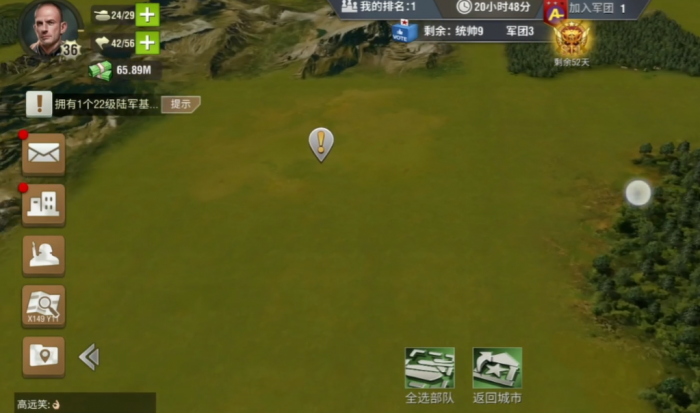The height and width of the screenshot is (413, 700).
Task: Click the 提示 hint button
Action: (x=181, y=104)
